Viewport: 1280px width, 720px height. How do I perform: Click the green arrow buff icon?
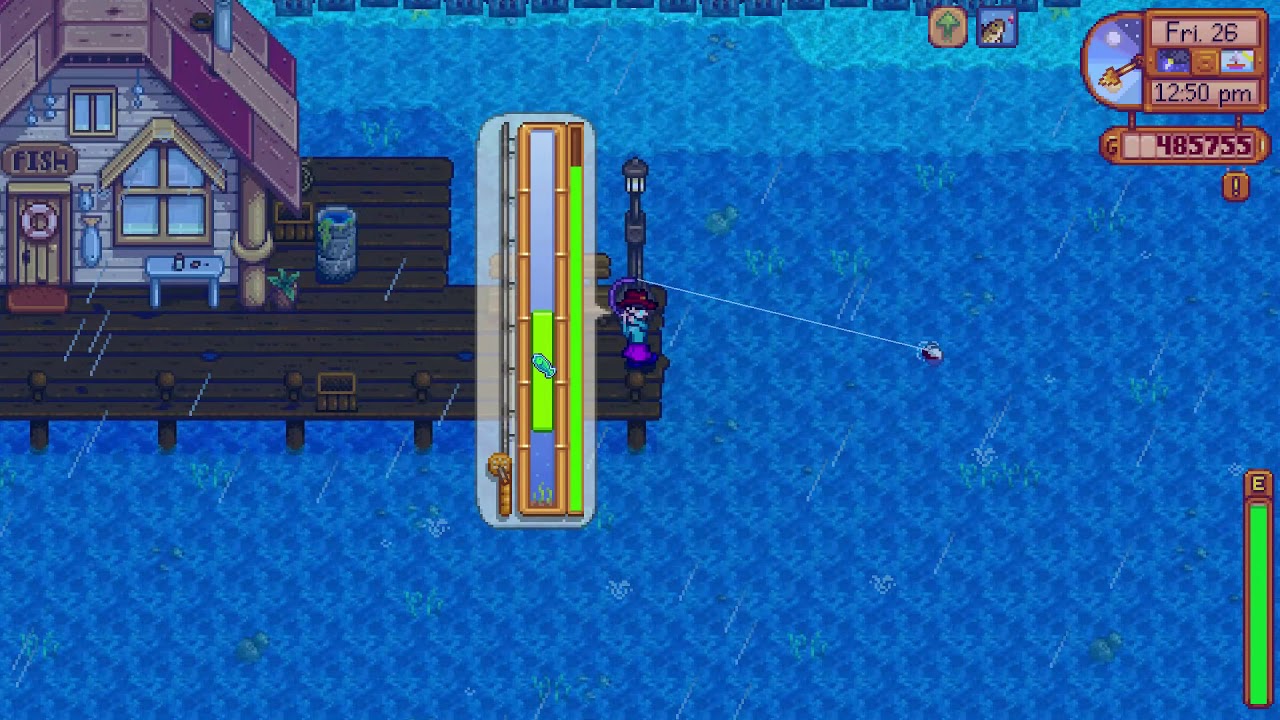click(x=947, y=28)
